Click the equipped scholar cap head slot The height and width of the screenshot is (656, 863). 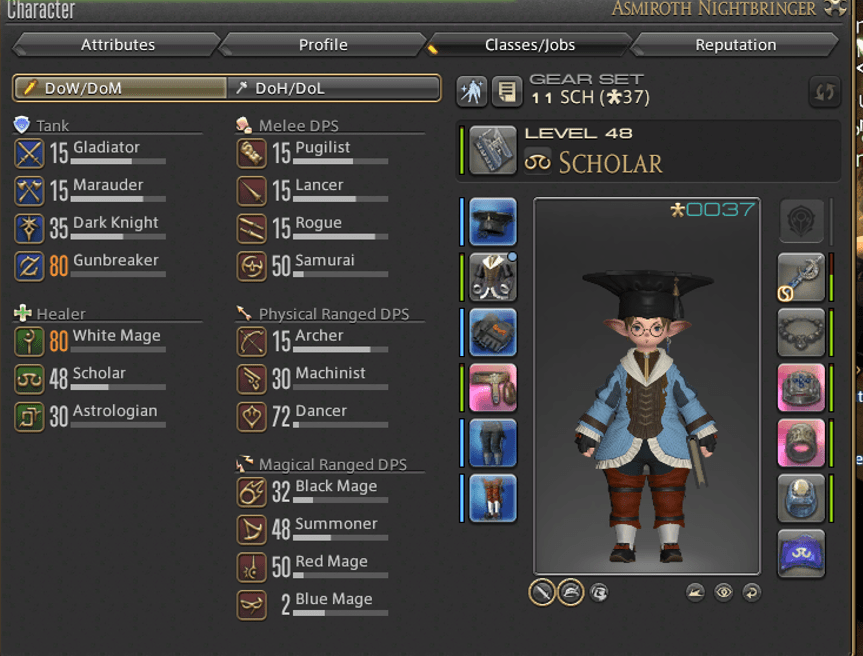pos(493,222)
